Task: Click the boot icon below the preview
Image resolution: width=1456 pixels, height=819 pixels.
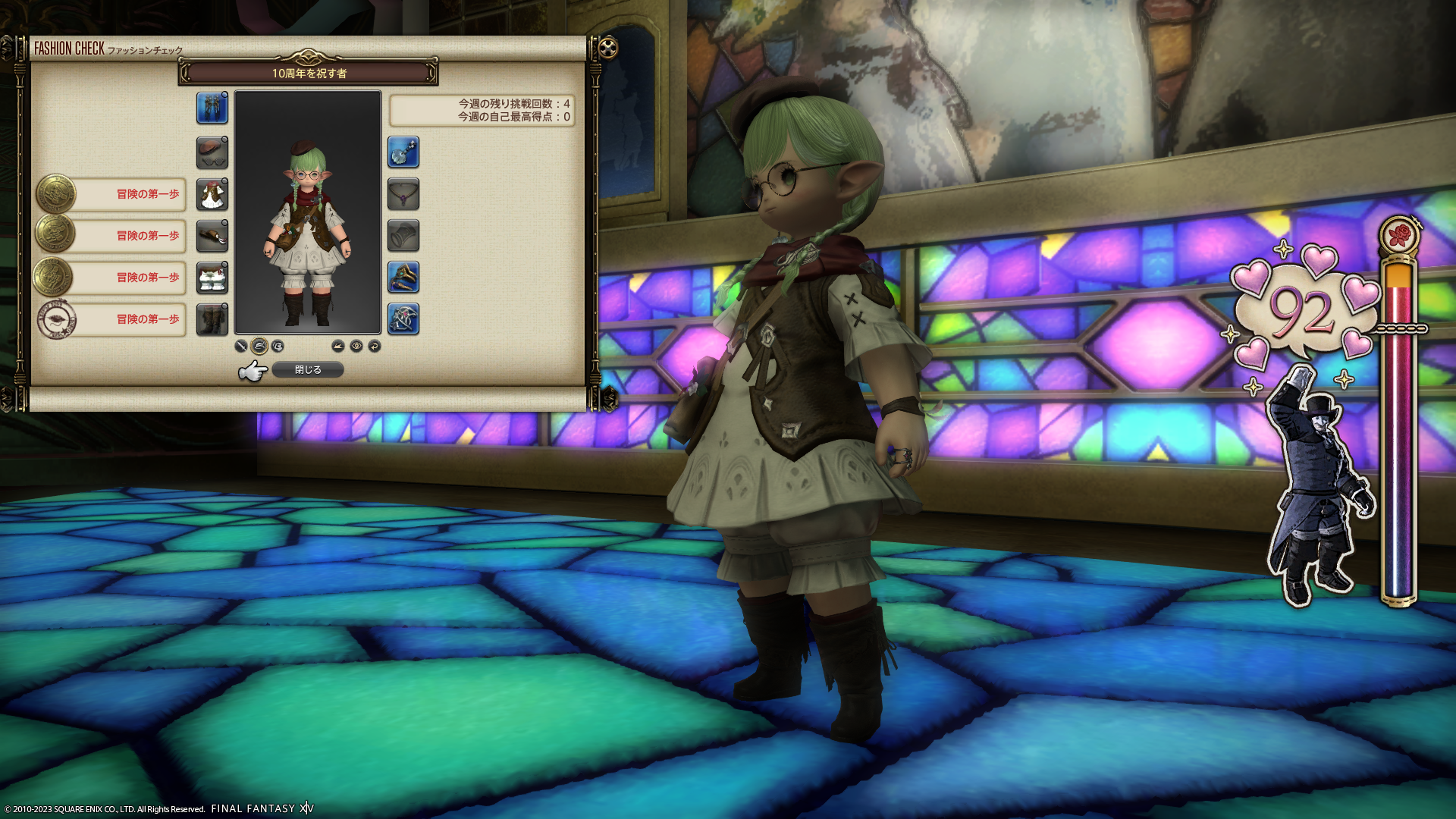Action: pos(338,347)
